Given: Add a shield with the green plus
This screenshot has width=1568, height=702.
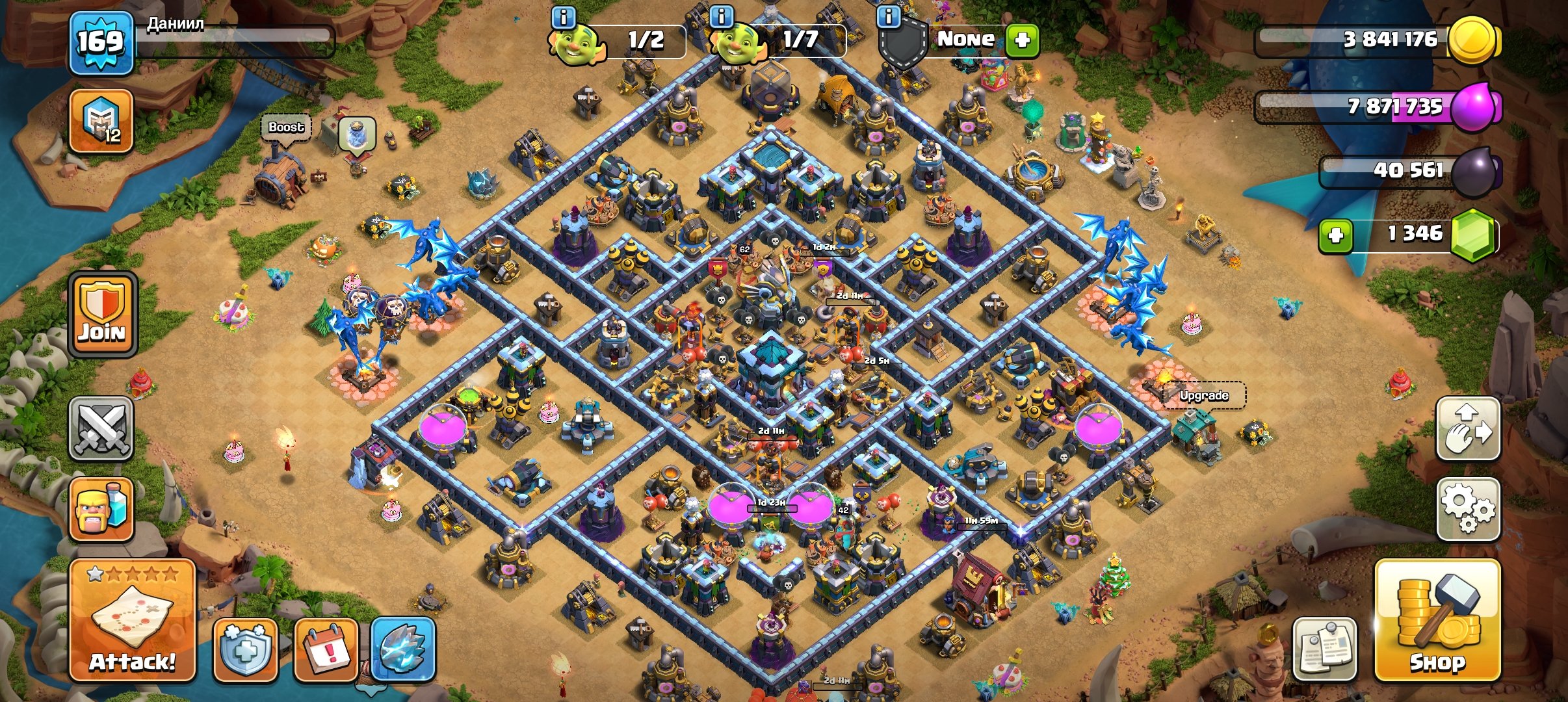Looking at the screenshot, I should 1022,40.
